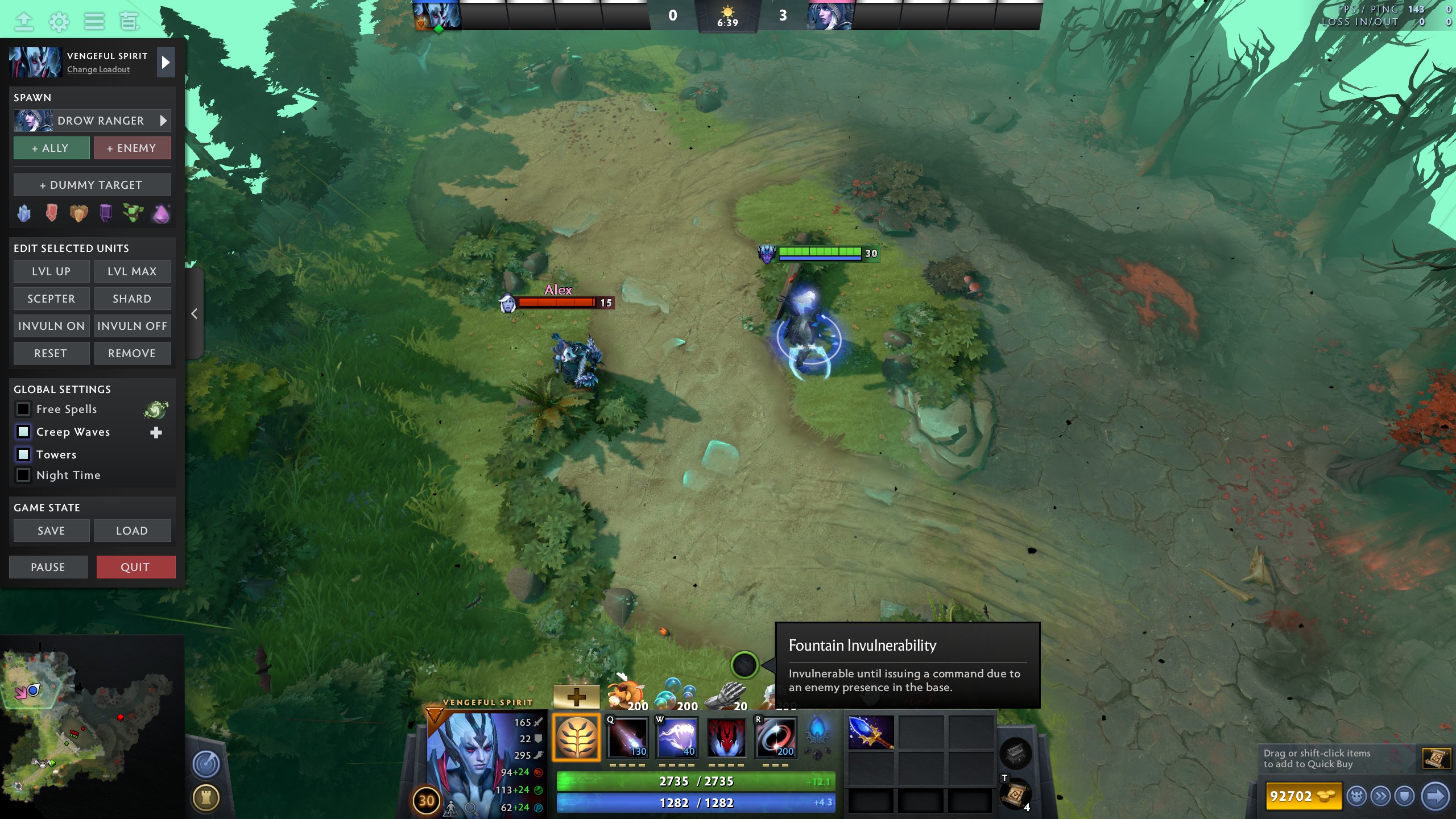Image resolution: width=1456 pixels, height=819 pixels.
Task: Quit the demo with the QUIT button
Action: tap(136, 566)
